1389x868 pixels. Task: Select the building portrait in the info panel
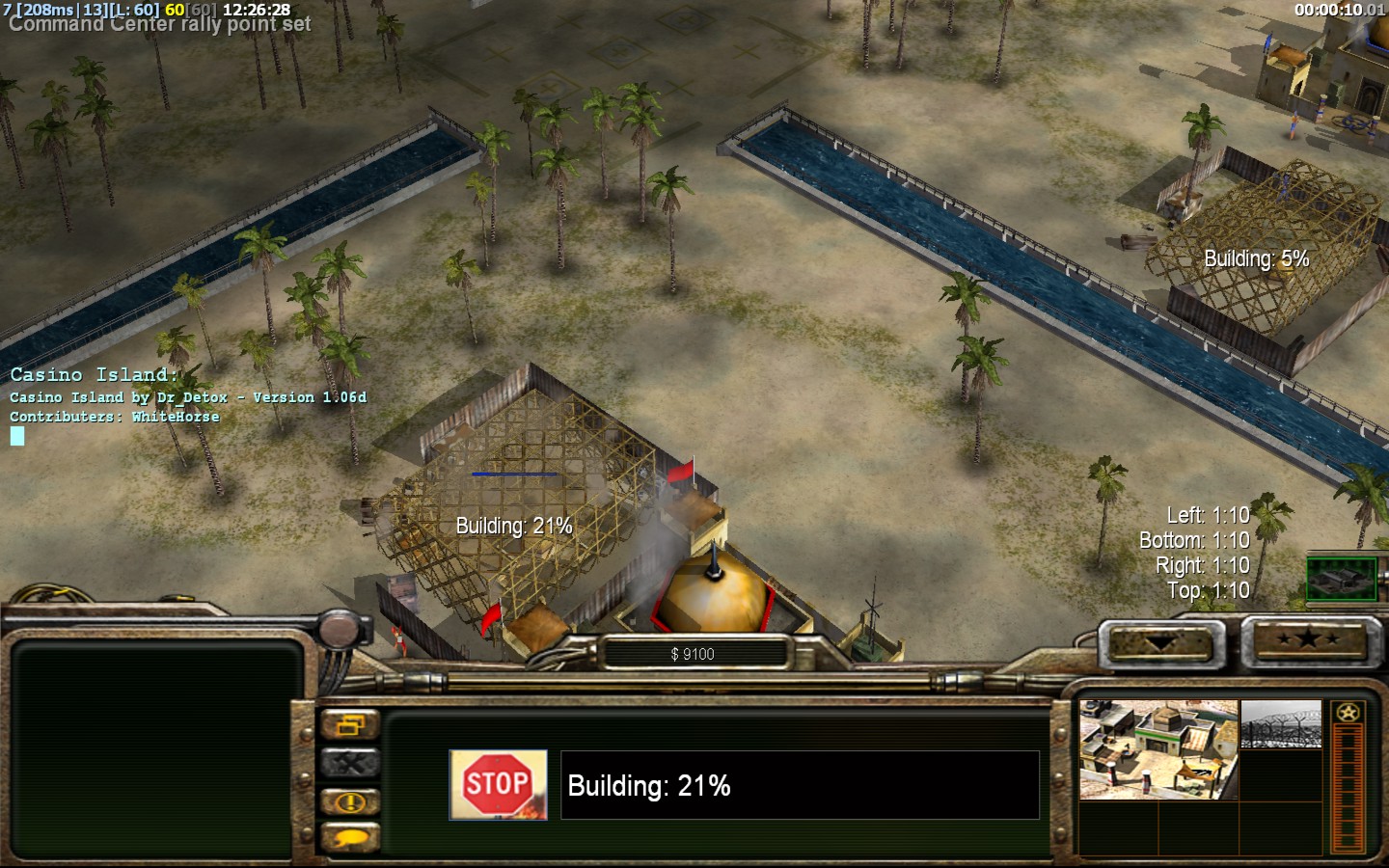[x=1157, y=750]
